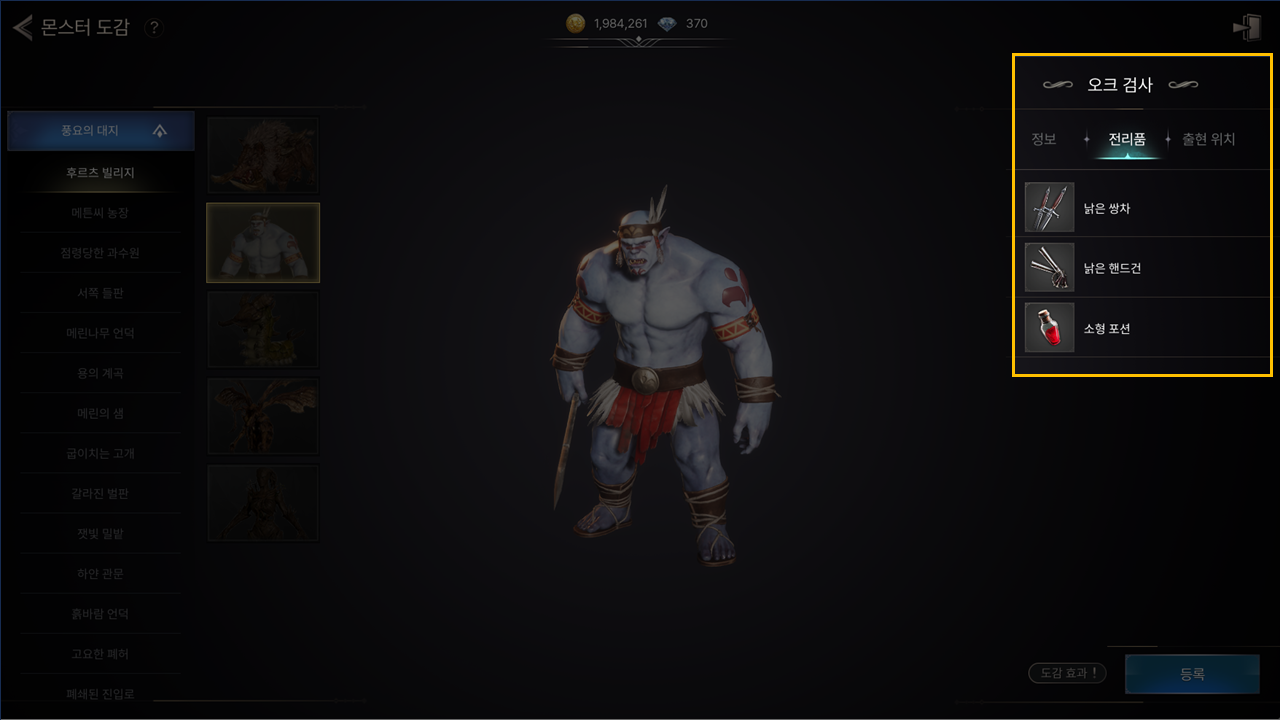Open the question mark help icon
Image resolution: width=1280 pixels, height=720 pixels.
[154, 28]
